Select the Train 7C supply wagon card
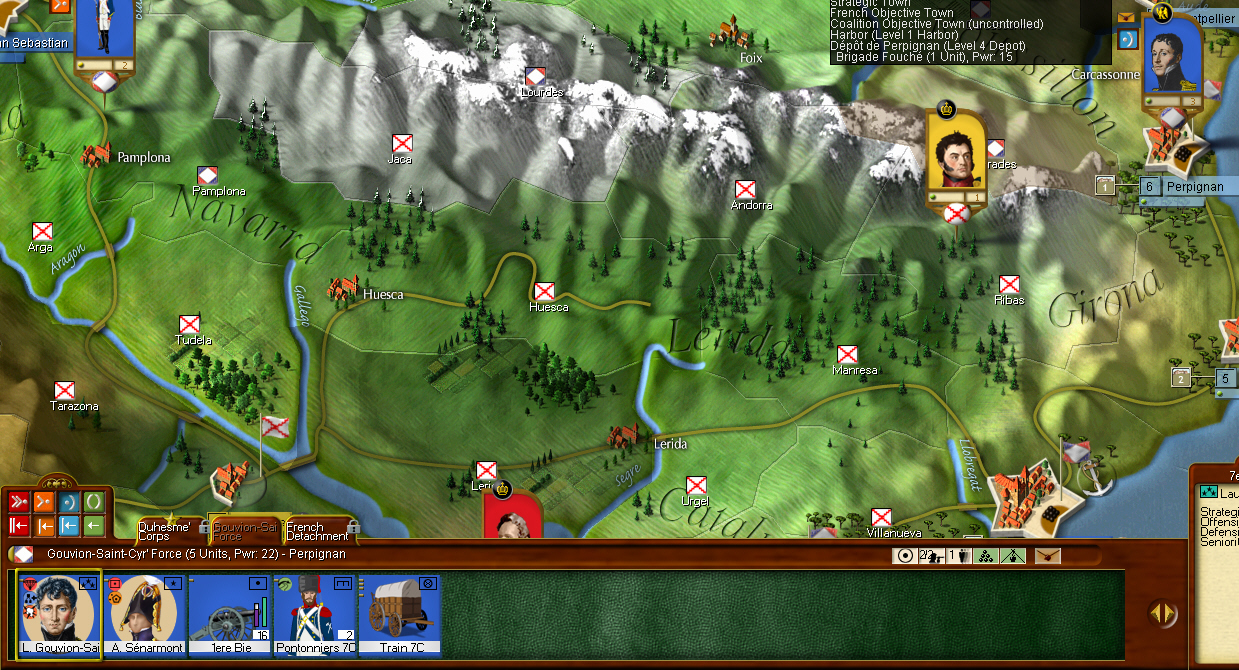 point(400,613)
